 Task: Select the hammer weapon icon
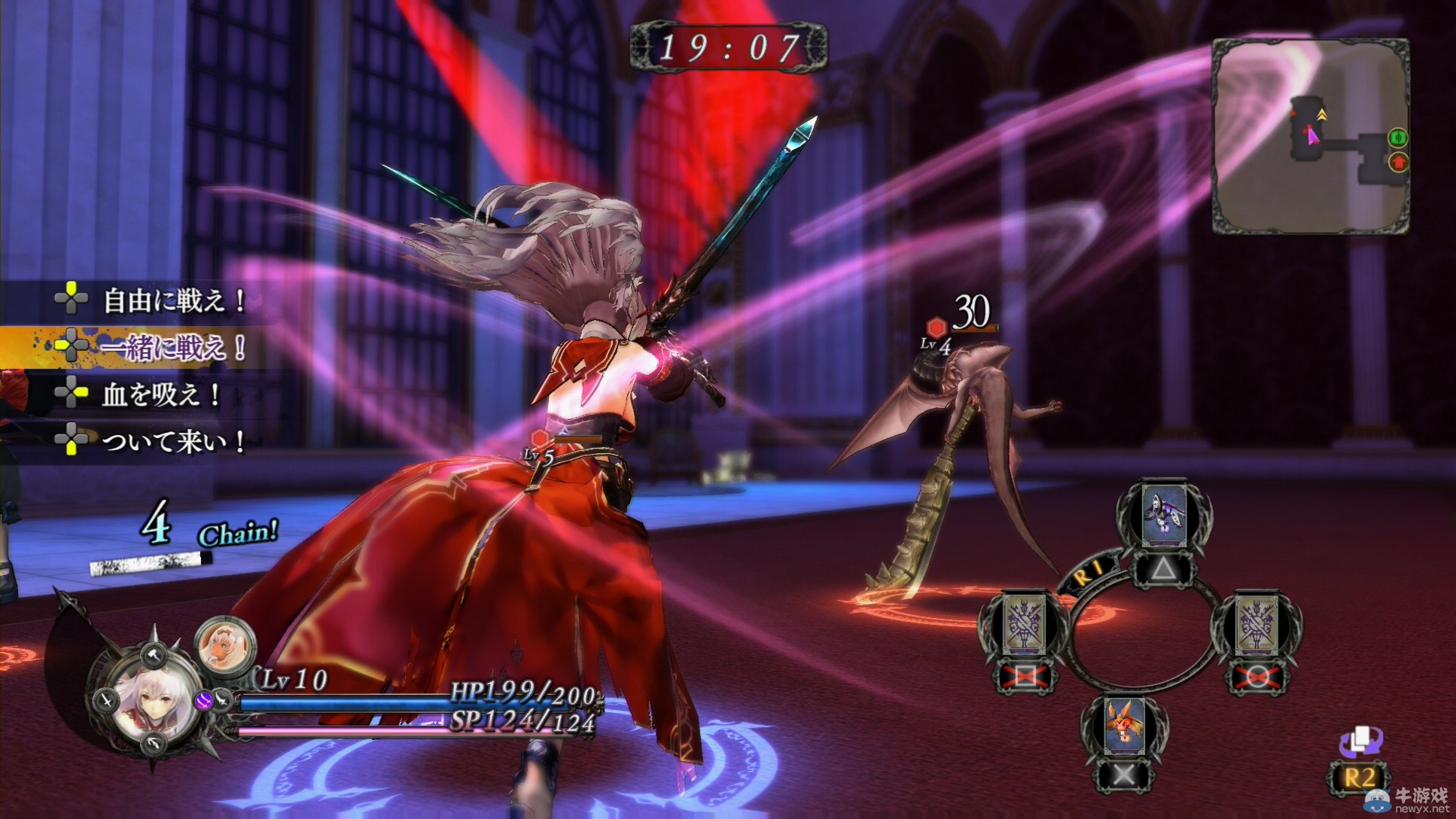154,653
